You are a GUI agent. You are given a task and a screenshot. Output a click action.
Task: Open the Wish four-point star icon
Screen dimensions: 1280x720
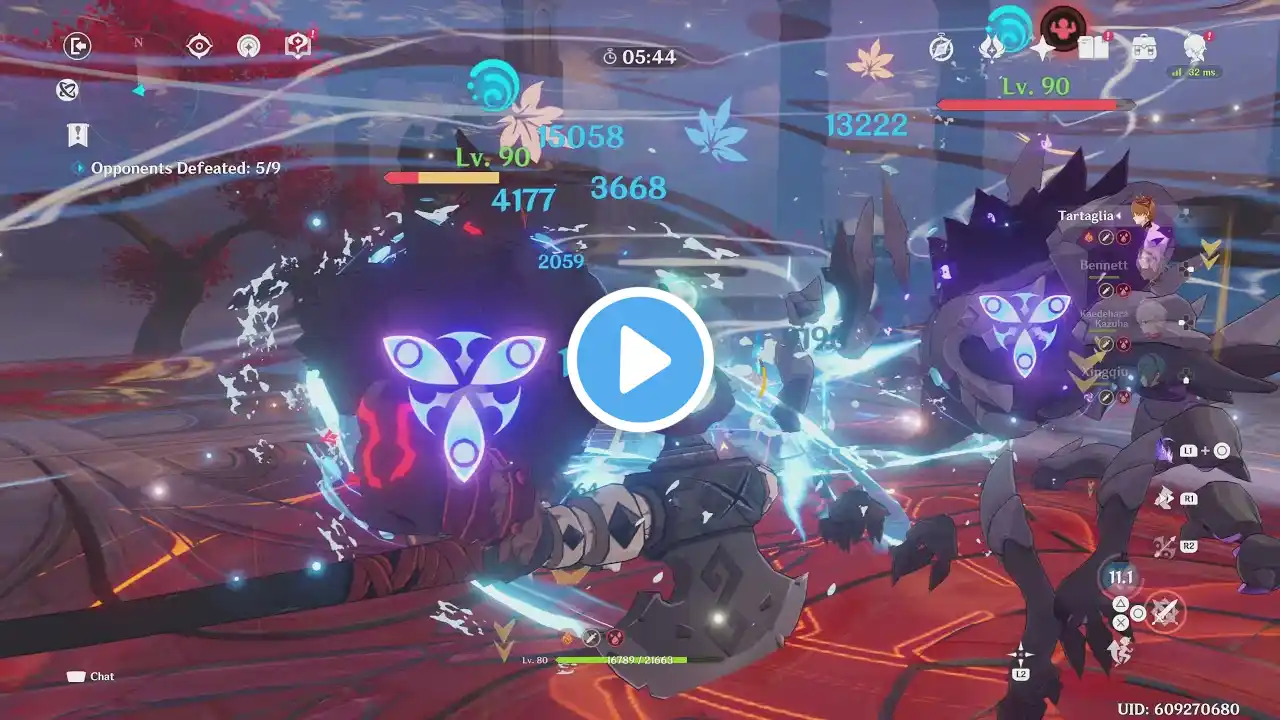[x=1043, y=48]
